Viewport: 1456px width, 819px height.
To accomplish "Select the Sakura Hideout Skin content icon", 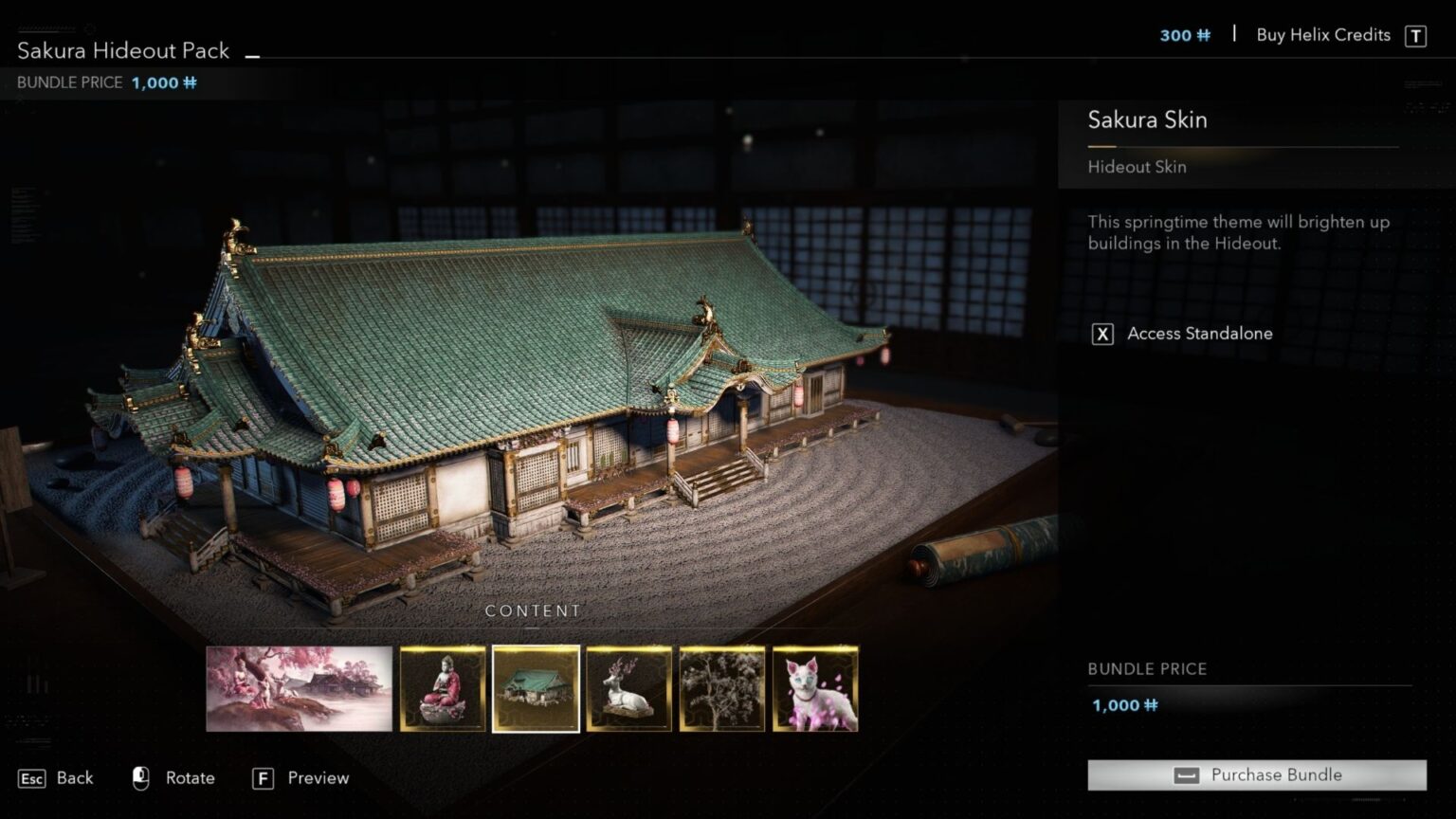I will pyautogui.click(x=536, y=688).
